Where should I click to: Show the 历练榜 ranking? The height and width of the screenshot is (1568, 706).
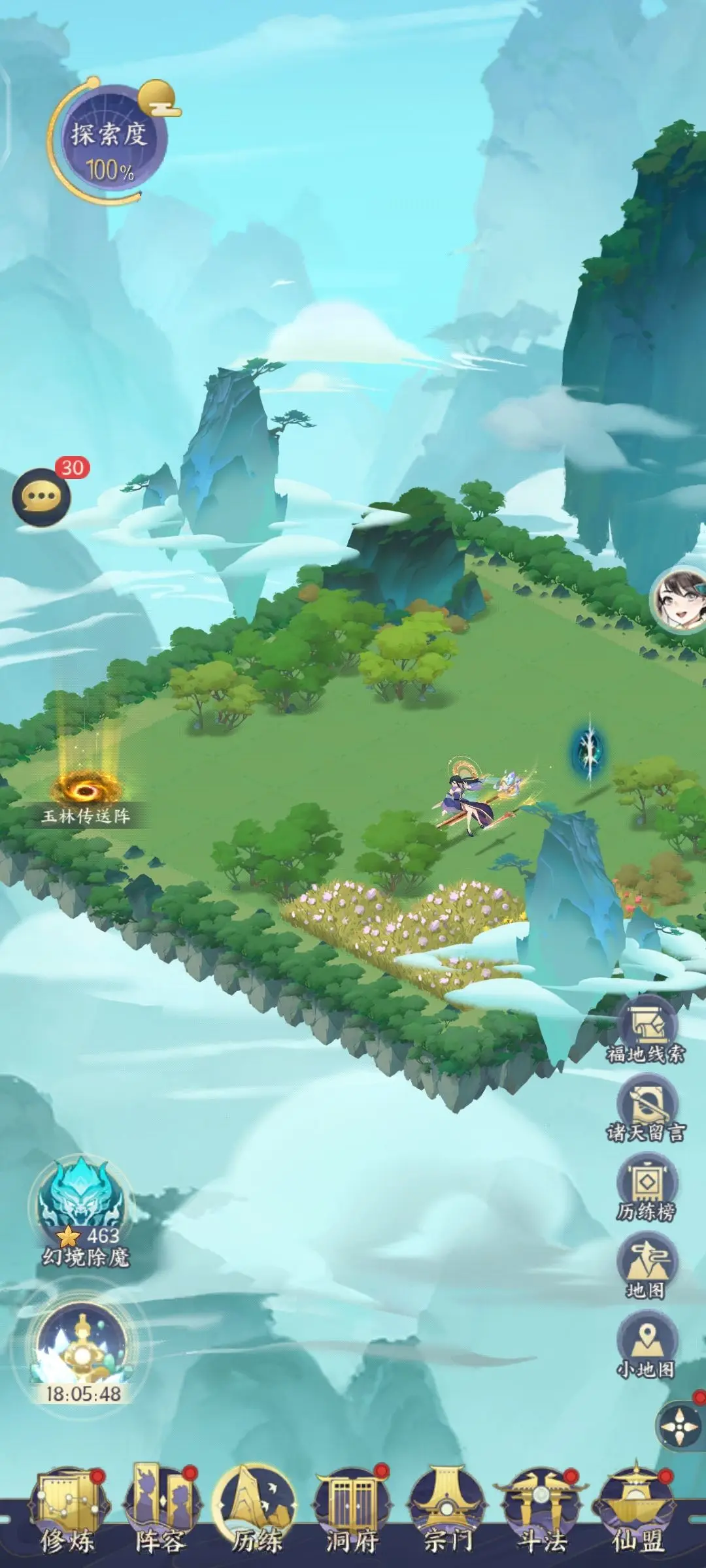click(647, 1186)
